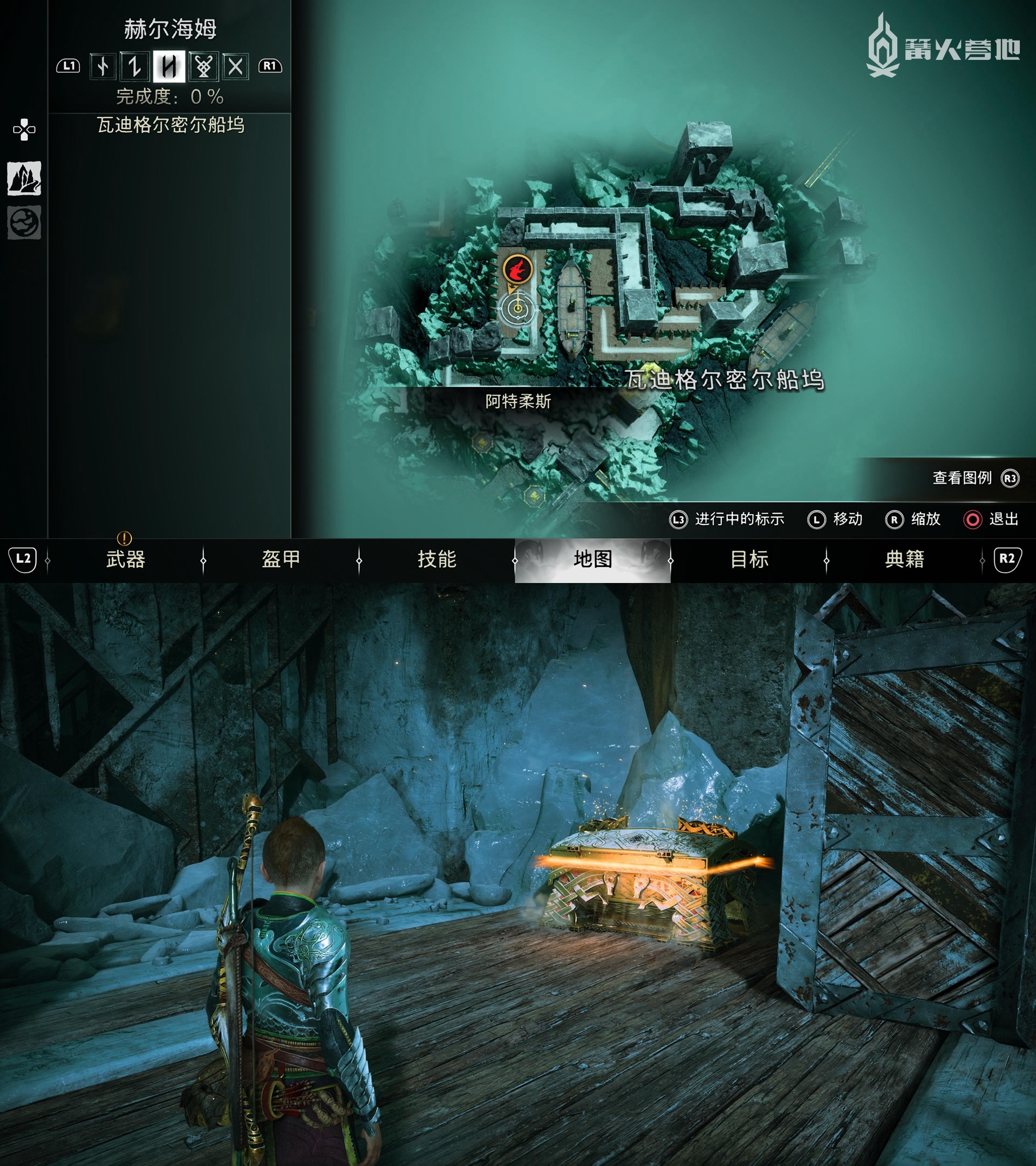Open the 目标 tab
This screenshot has height=1166, width=1036.
click(748, 560)
